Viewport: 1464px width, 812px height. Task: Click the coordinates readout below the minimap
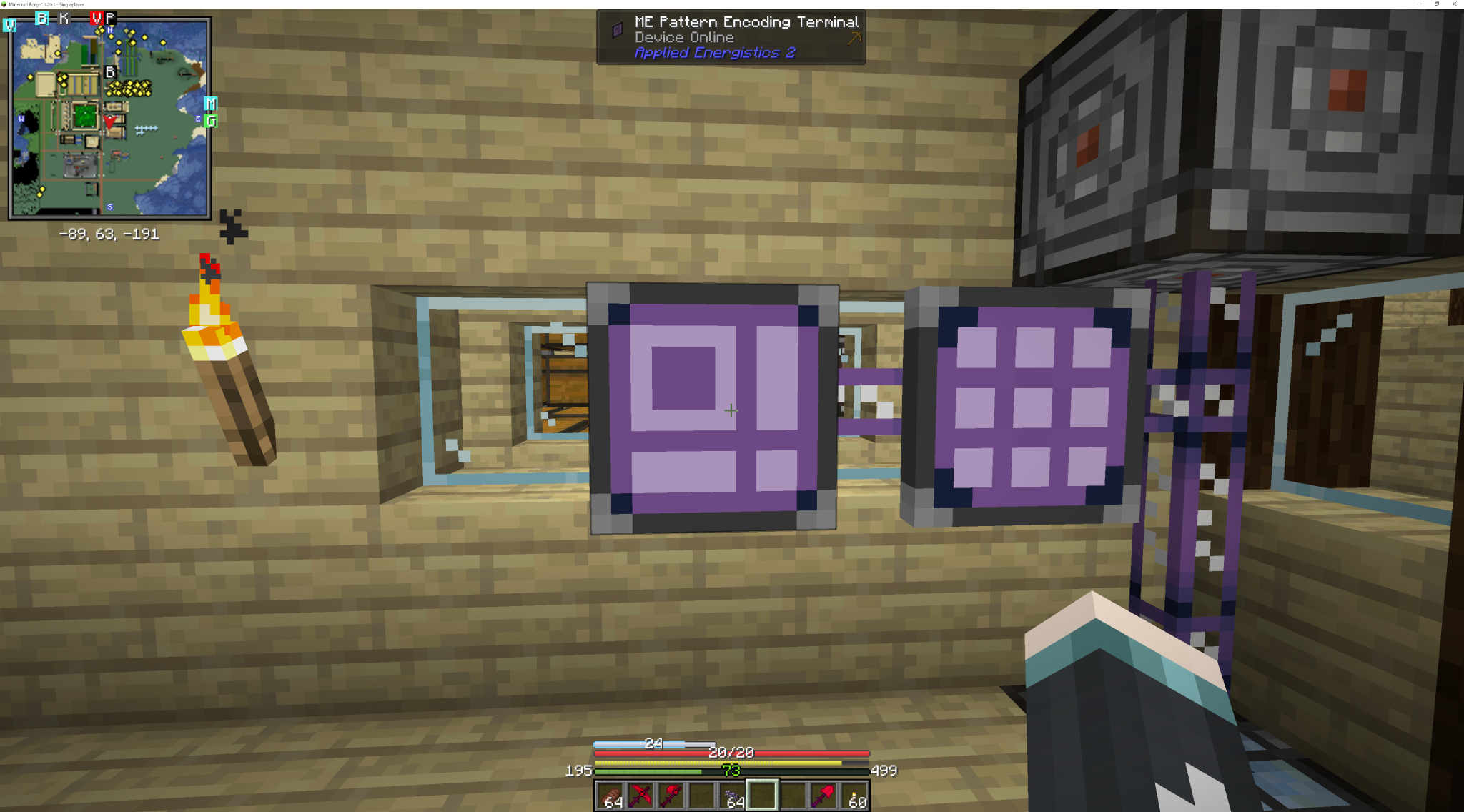click(x=109, y=234)
